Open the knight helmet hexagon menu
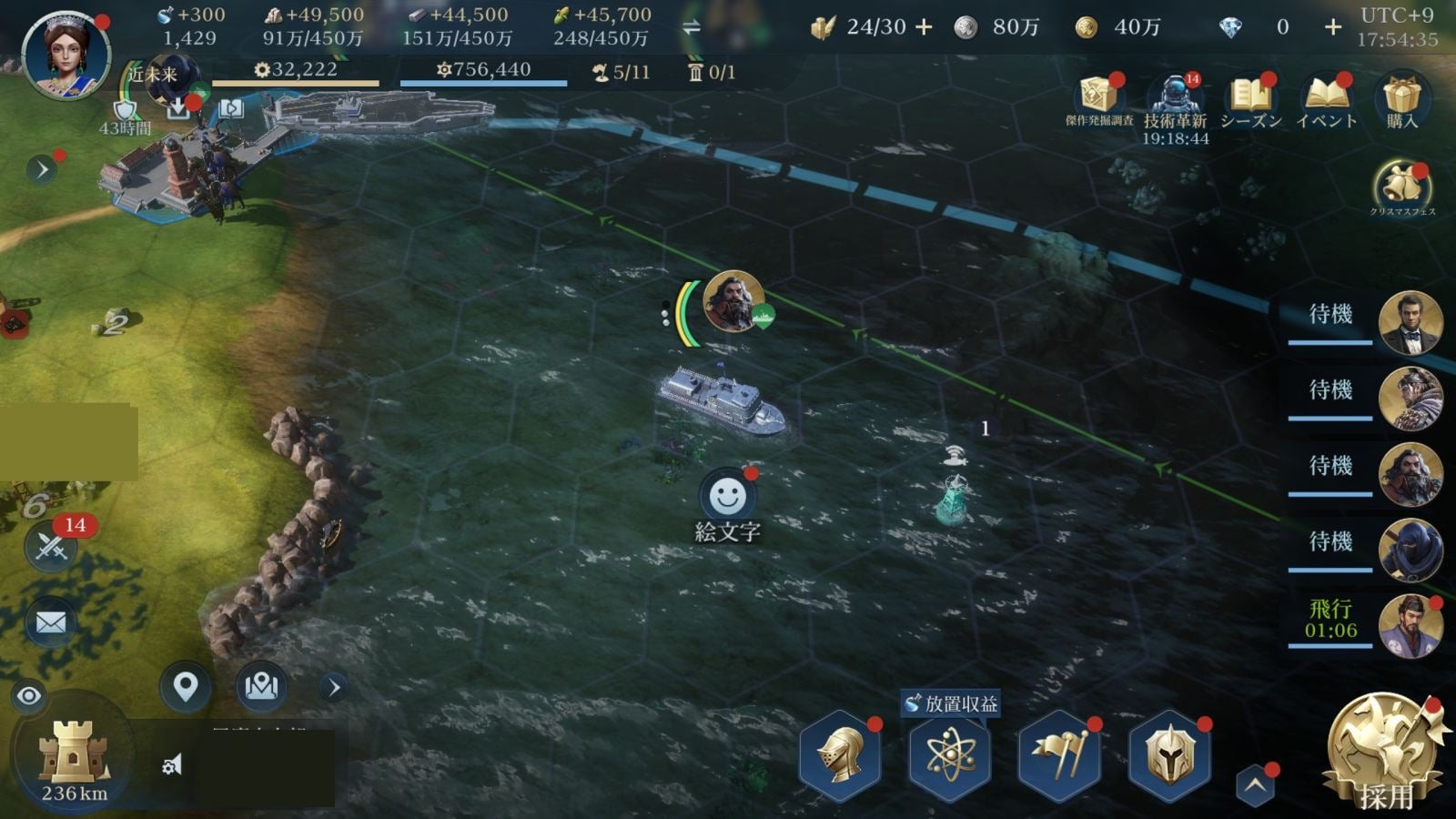This screenshot has width=1456, height=819. pyautogui.click(x=841, y=753)
